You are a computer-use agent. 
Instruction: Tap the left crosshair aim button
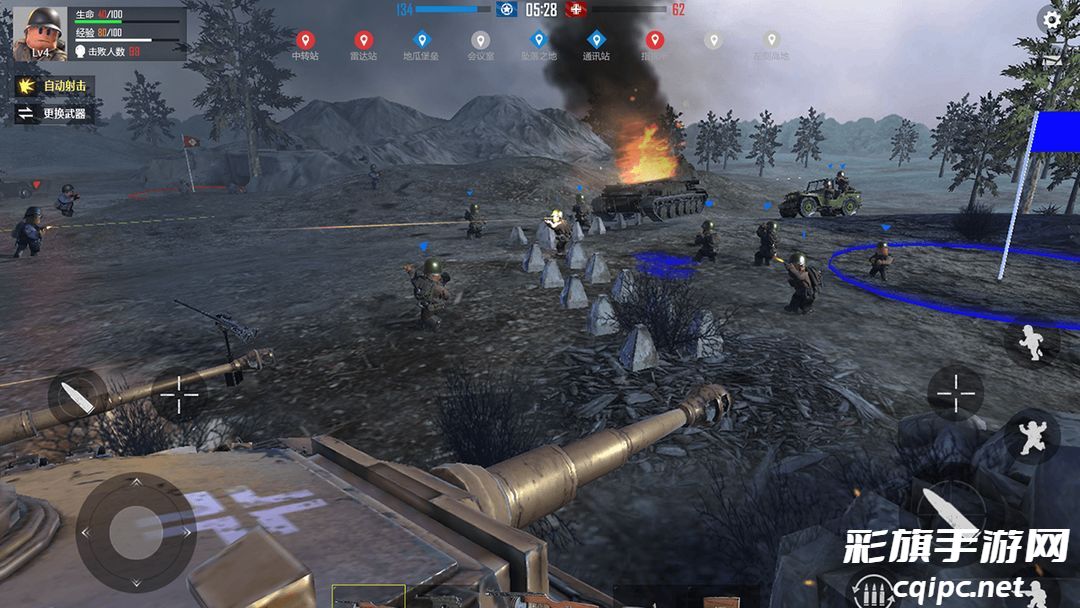pyautogui.click(x=180, y=396)
